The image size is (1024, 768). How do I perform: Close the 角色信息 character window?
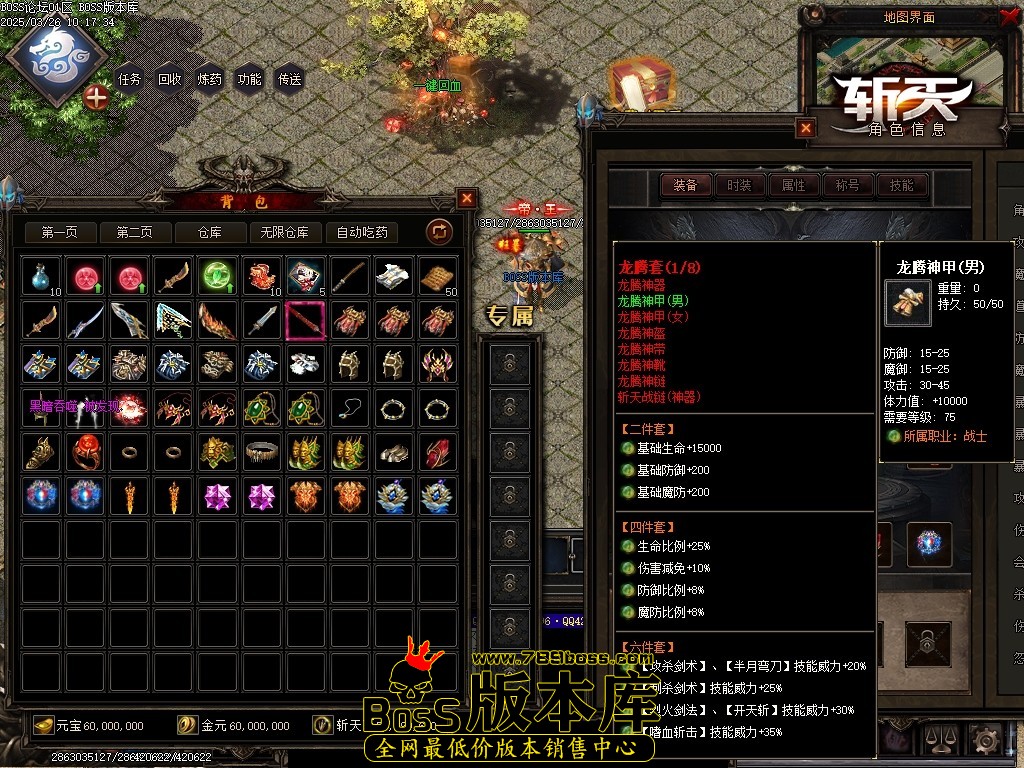coord(806,128)
